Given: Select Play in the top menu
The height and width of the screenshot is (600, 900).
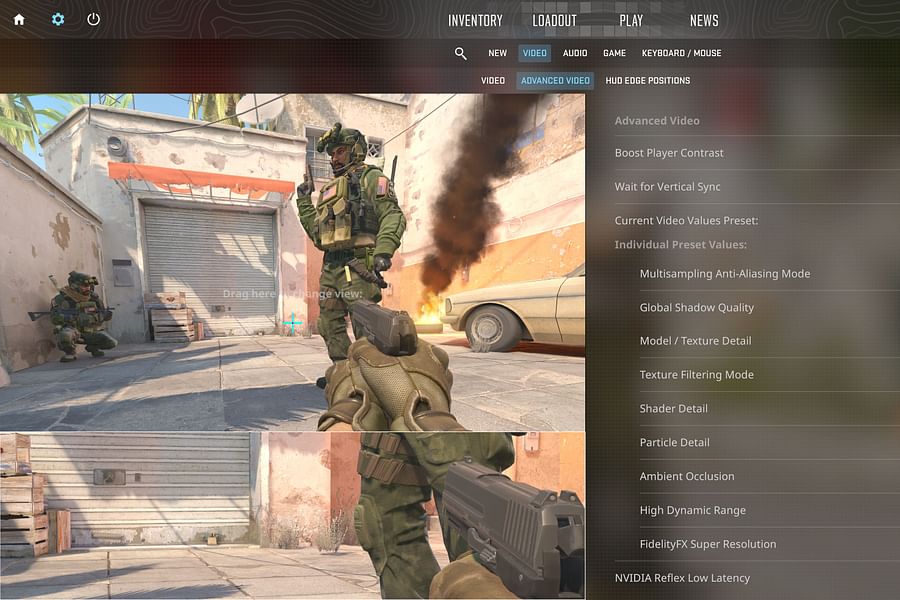Looking at the screenshot, I should coord(631,21).
